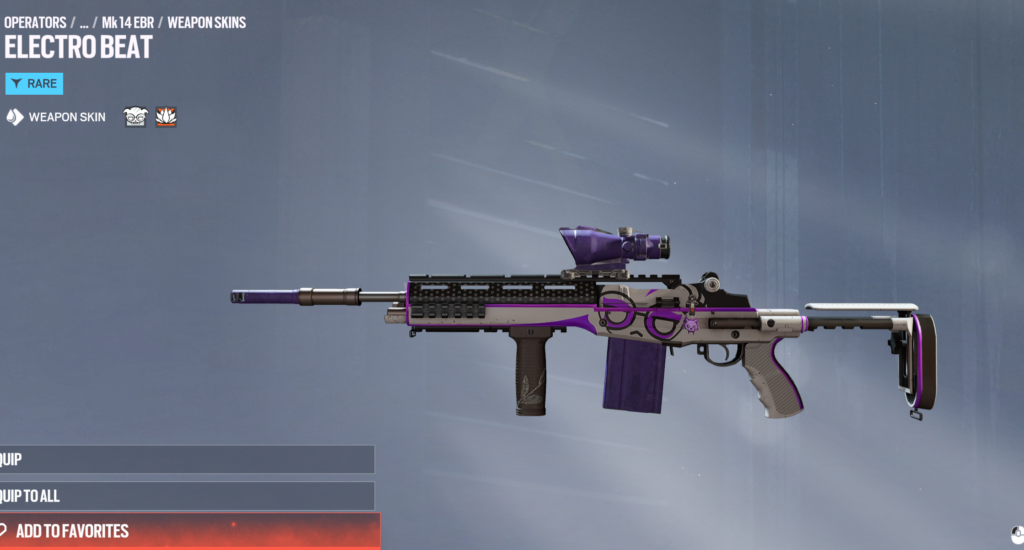The image size is (1024, 550).
Task: Click the orange lotus operator icon
Action: (x=166, y=117)
